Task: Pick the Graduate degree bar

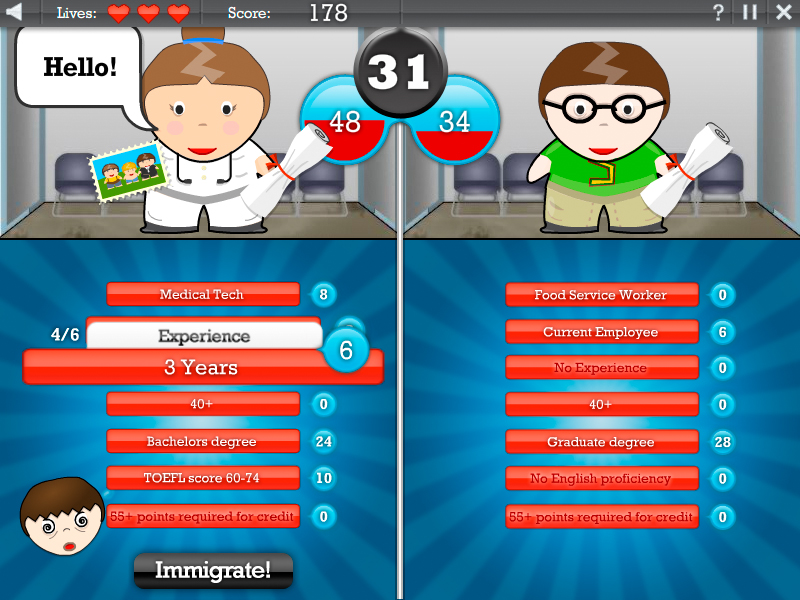Action: coord(601,442)
